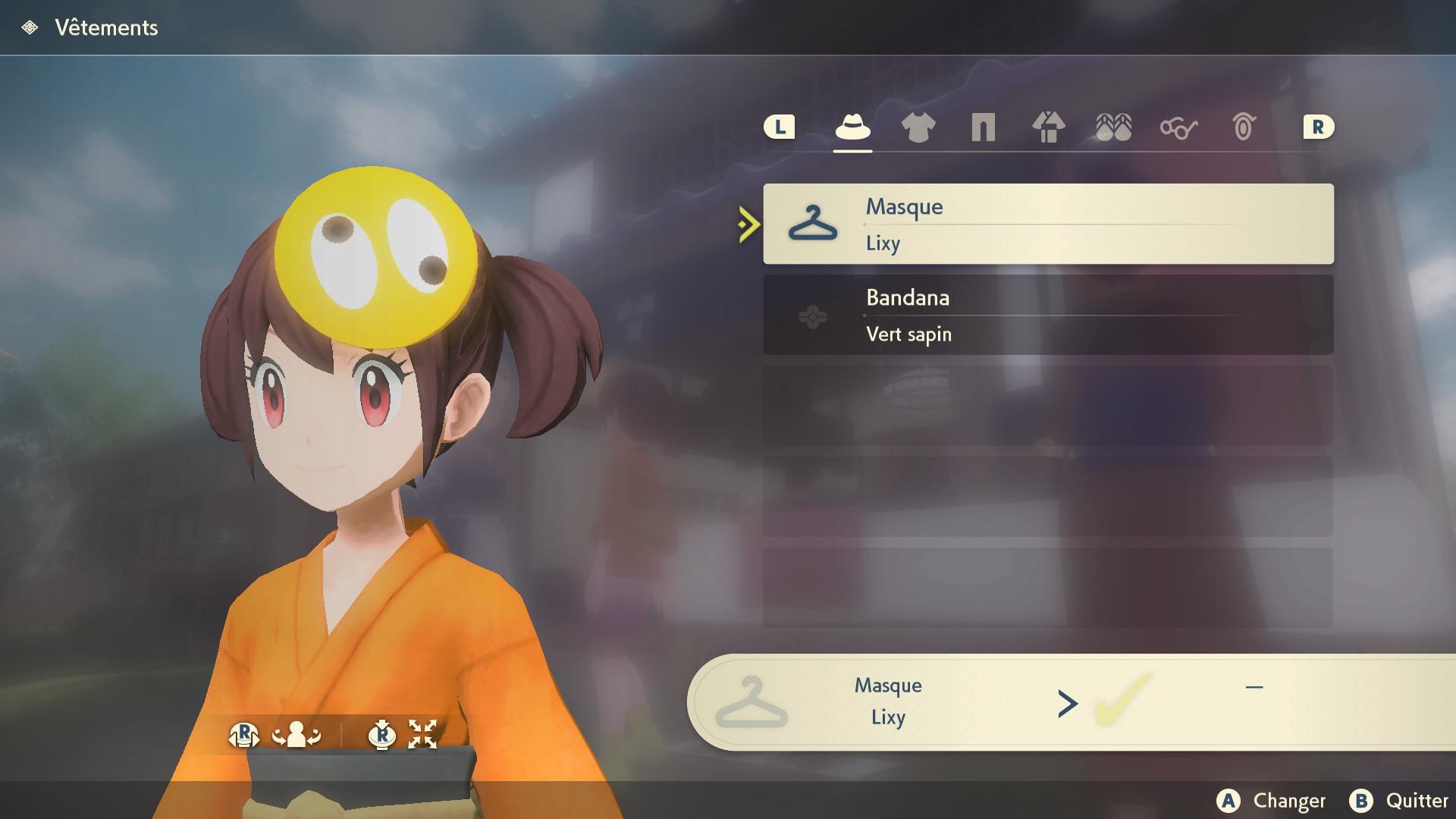Open the kimono category icon
The image size is (1456, 819).
point(1048,127)
